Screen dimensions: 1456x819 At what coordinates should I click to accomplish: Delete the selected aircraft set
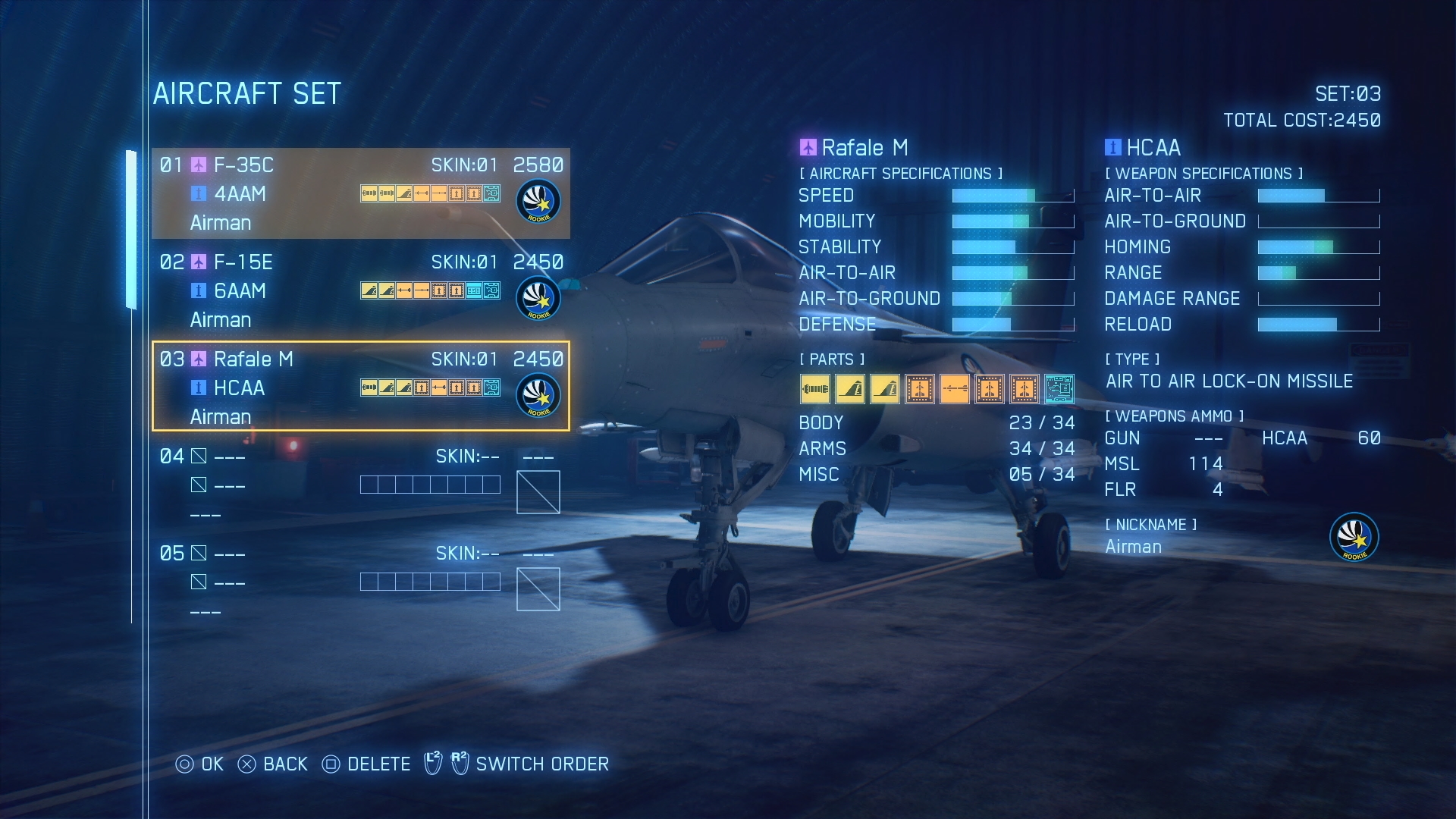(366, 764)
